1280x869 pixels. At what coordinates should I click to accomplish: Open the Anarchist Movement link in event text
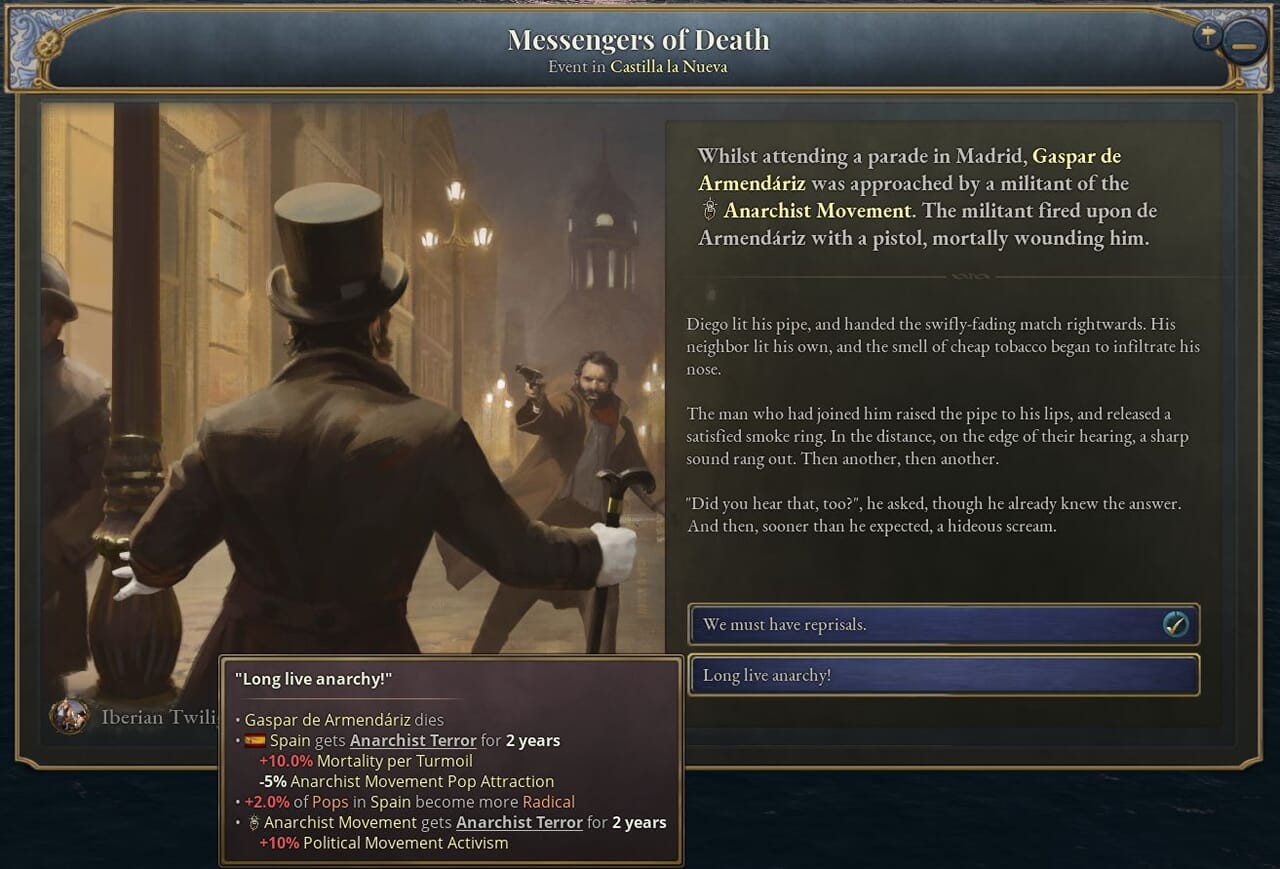coord(817,211)
